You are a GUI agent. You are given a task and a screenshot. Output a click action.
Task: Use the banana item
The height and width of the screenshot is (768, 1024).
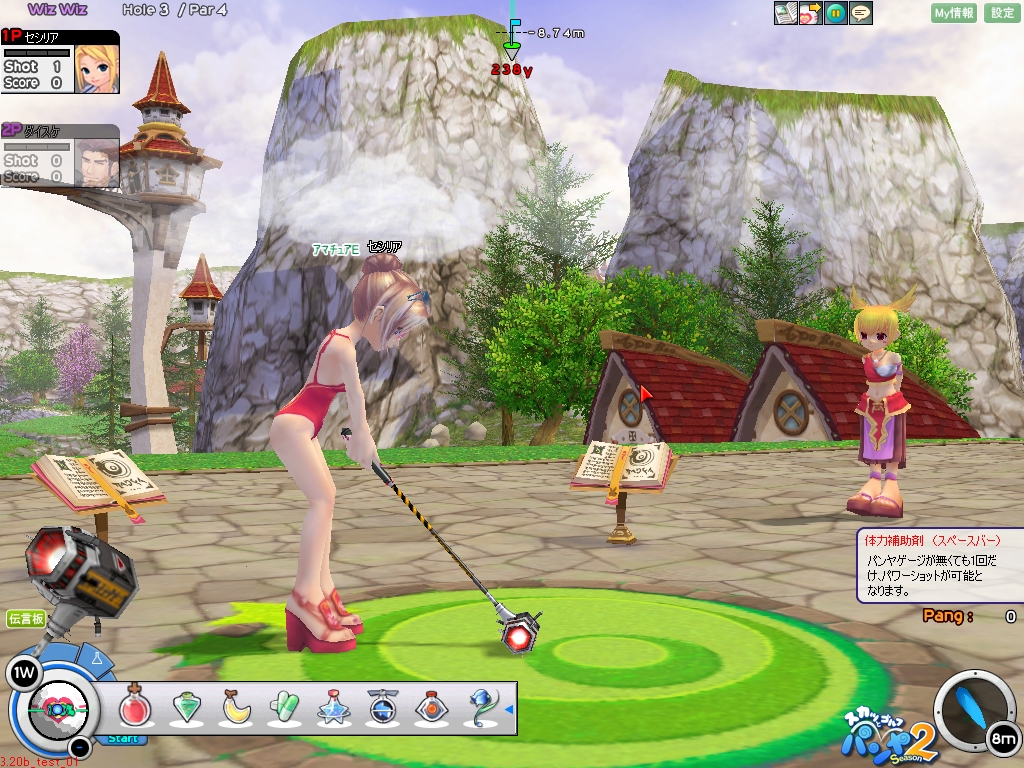click(x=236, y=708)
